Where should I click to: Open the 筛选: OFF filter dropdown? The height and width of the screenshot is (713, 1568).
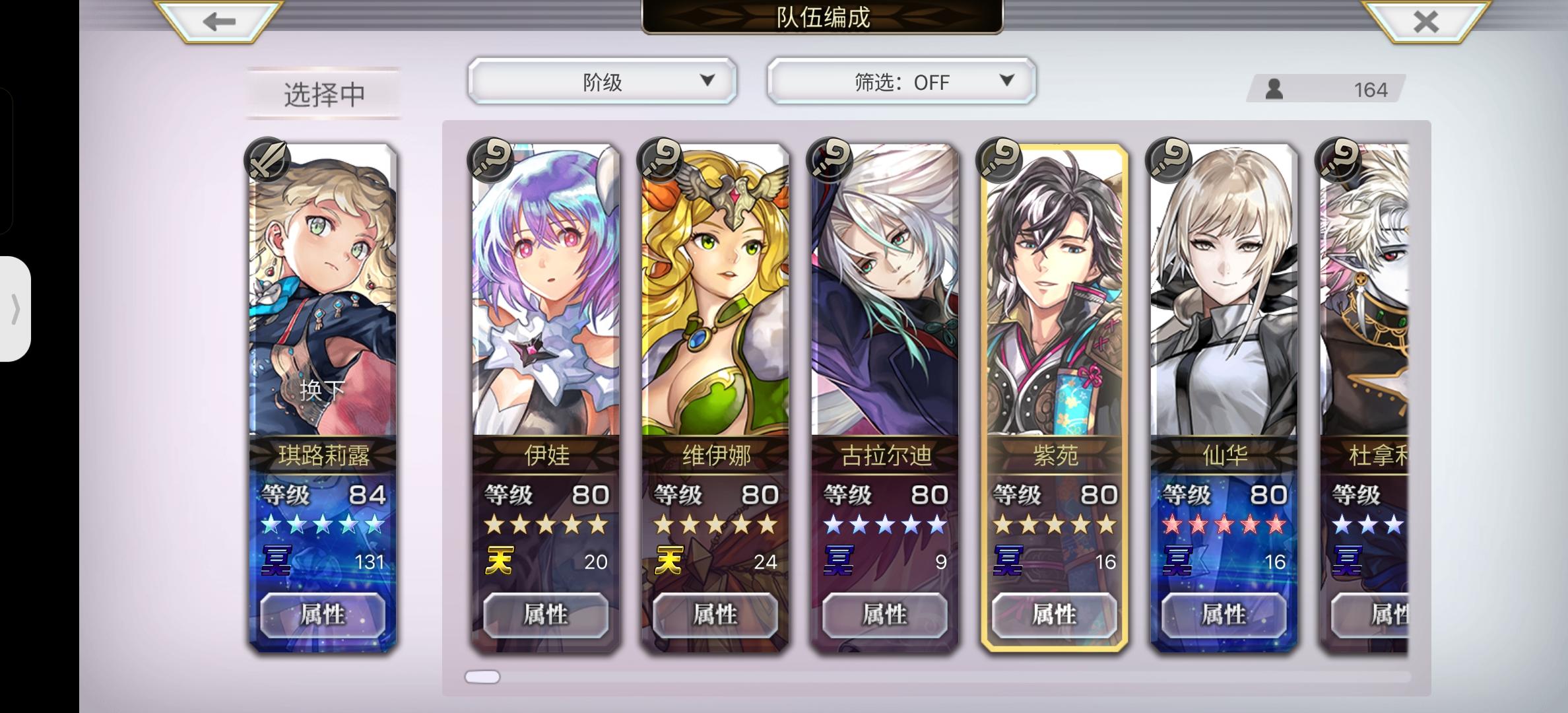tap(899, 81)
